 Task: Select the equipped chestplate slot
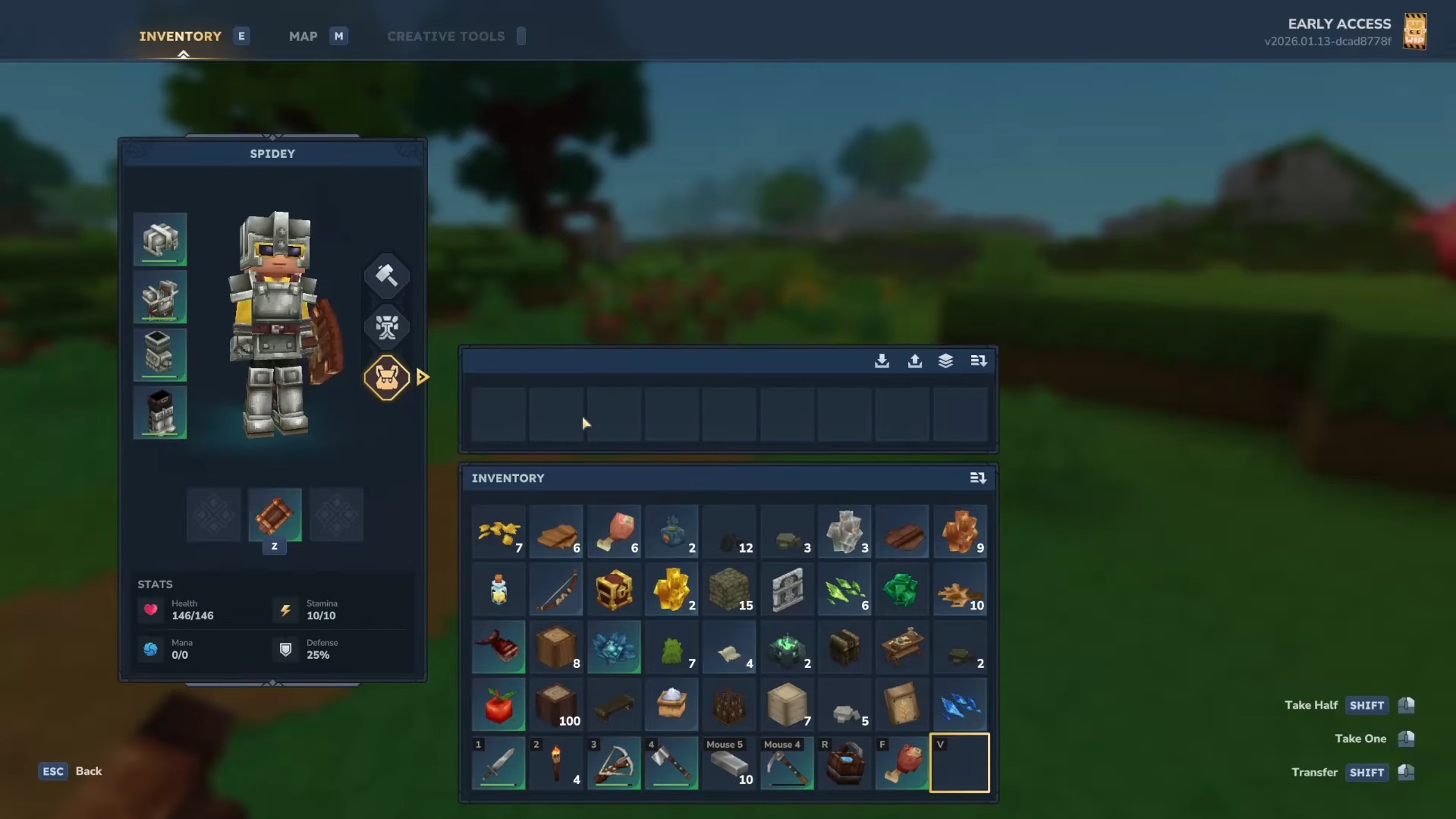click(x=160, y=297)
